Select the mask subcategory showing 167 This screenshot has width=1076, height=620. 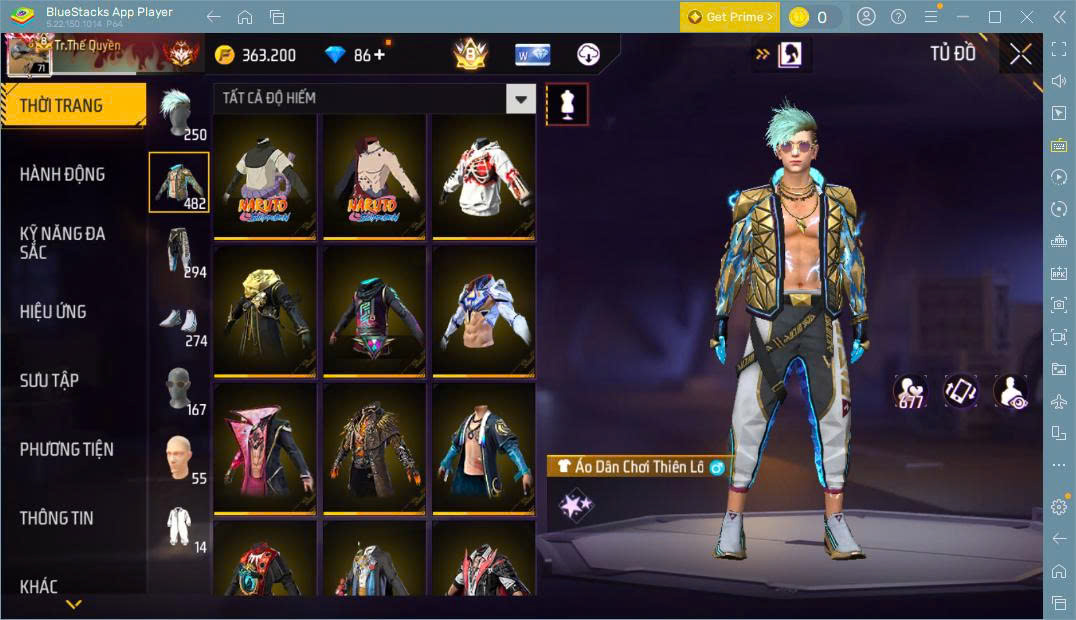coord(179,390)
